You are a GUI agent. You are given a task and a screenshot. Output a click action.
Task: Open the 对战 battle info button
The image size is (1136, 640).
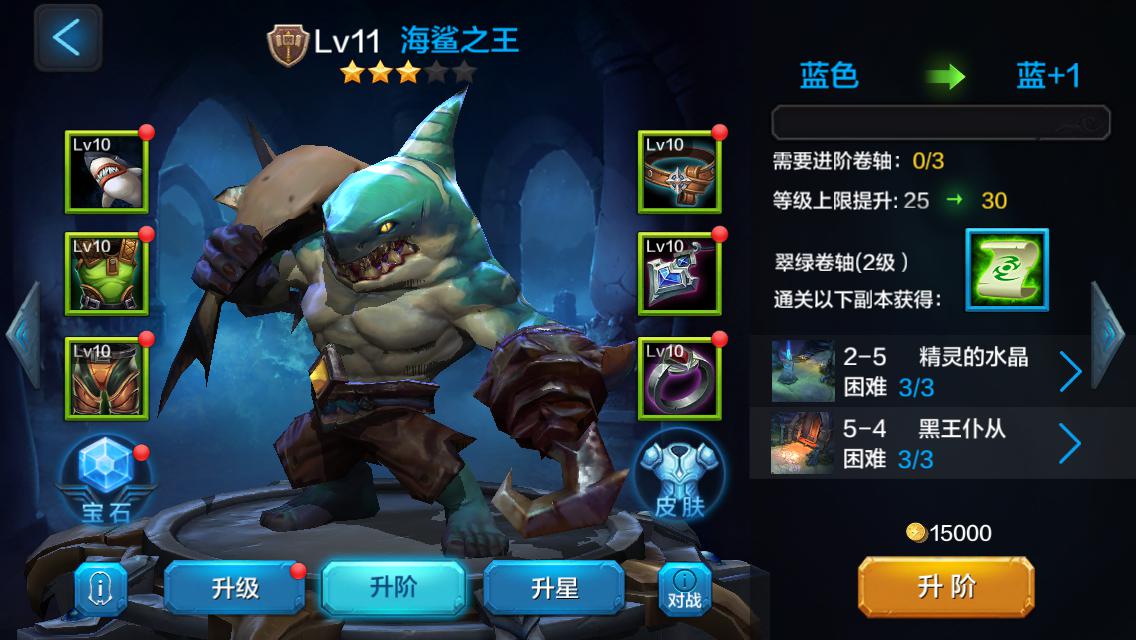pos(684,588)
